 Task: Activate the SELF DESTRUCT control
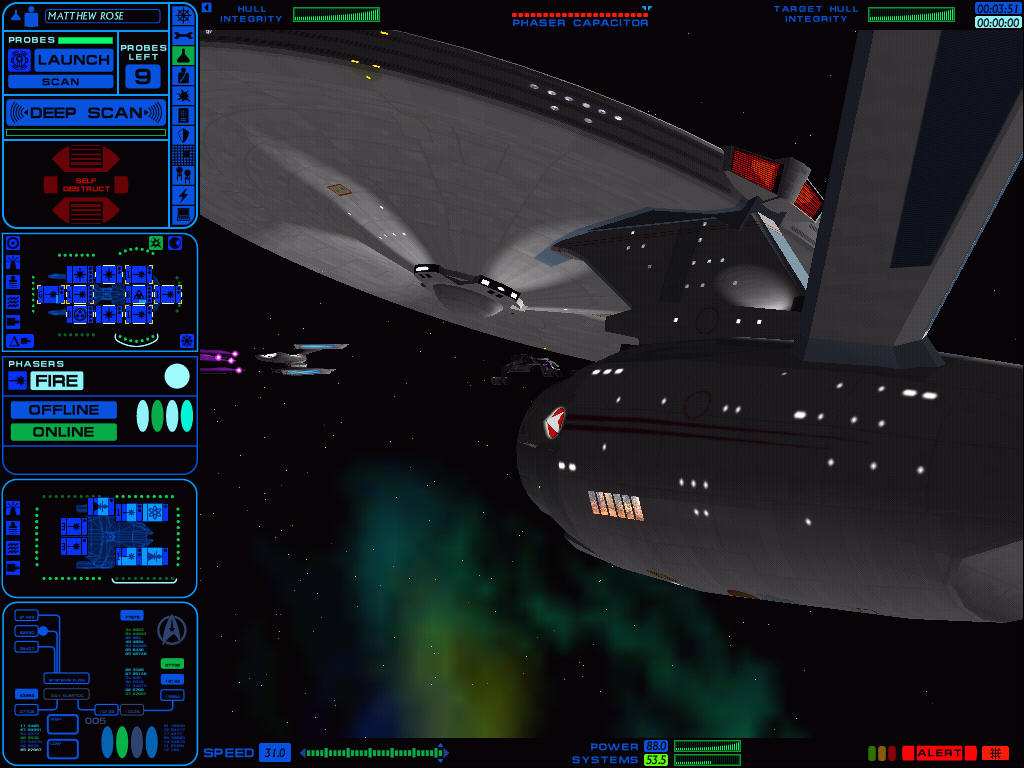coord(86,184)
